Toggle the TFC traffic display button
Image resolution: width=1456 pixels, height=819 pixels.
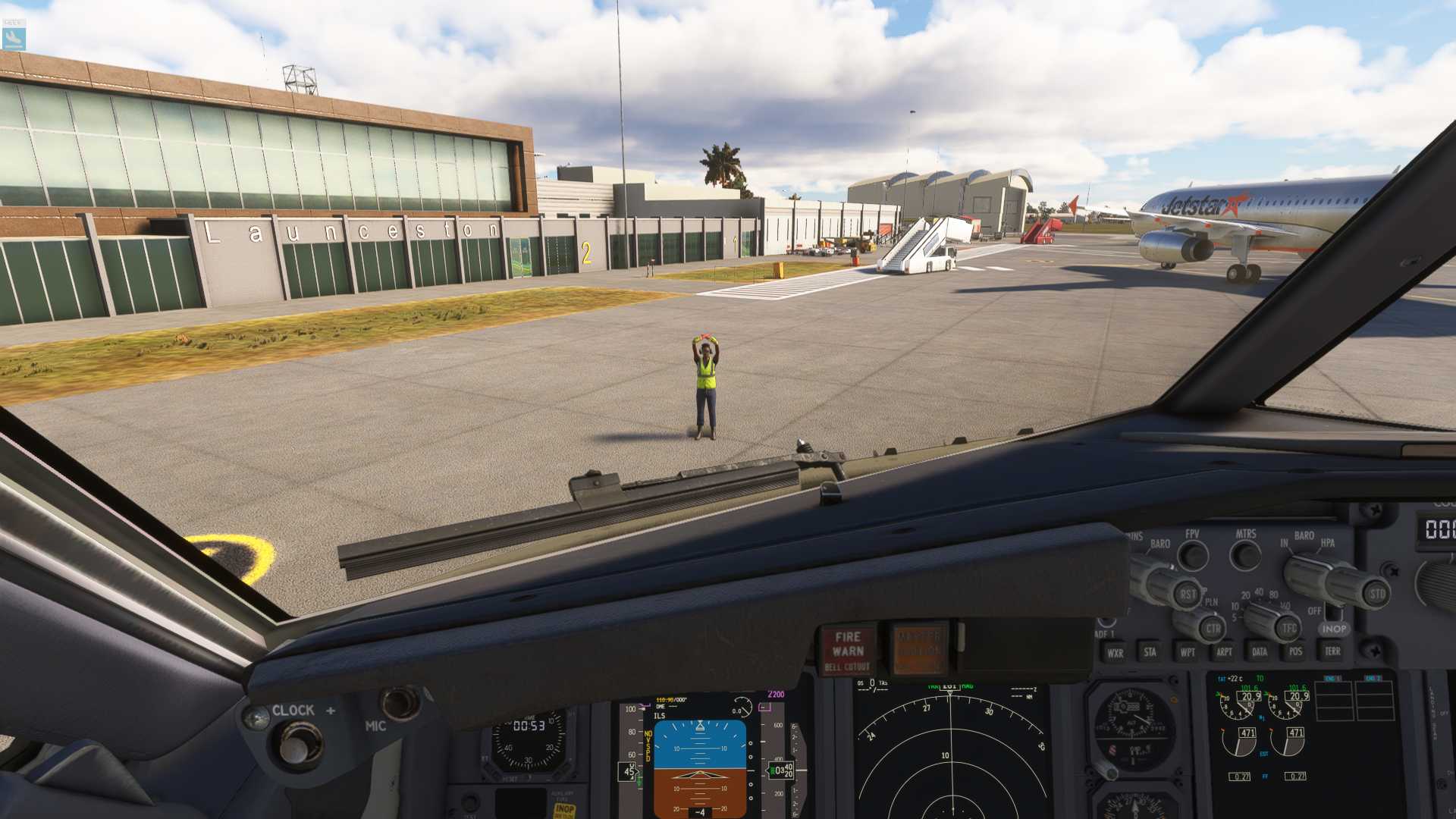point(1289,628)
